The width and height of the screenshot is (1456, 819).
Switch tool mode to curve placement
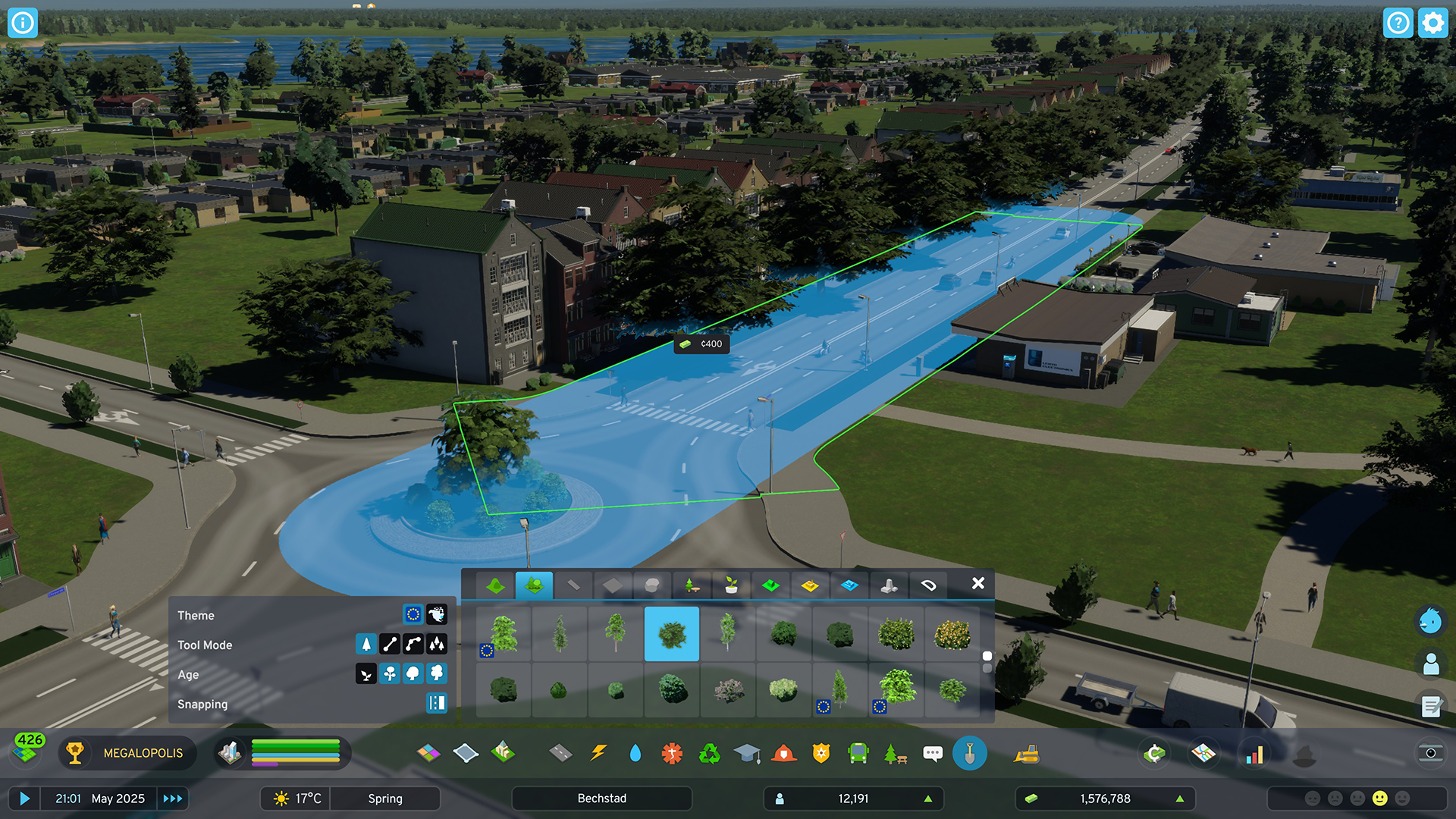(x=413, y=644)
